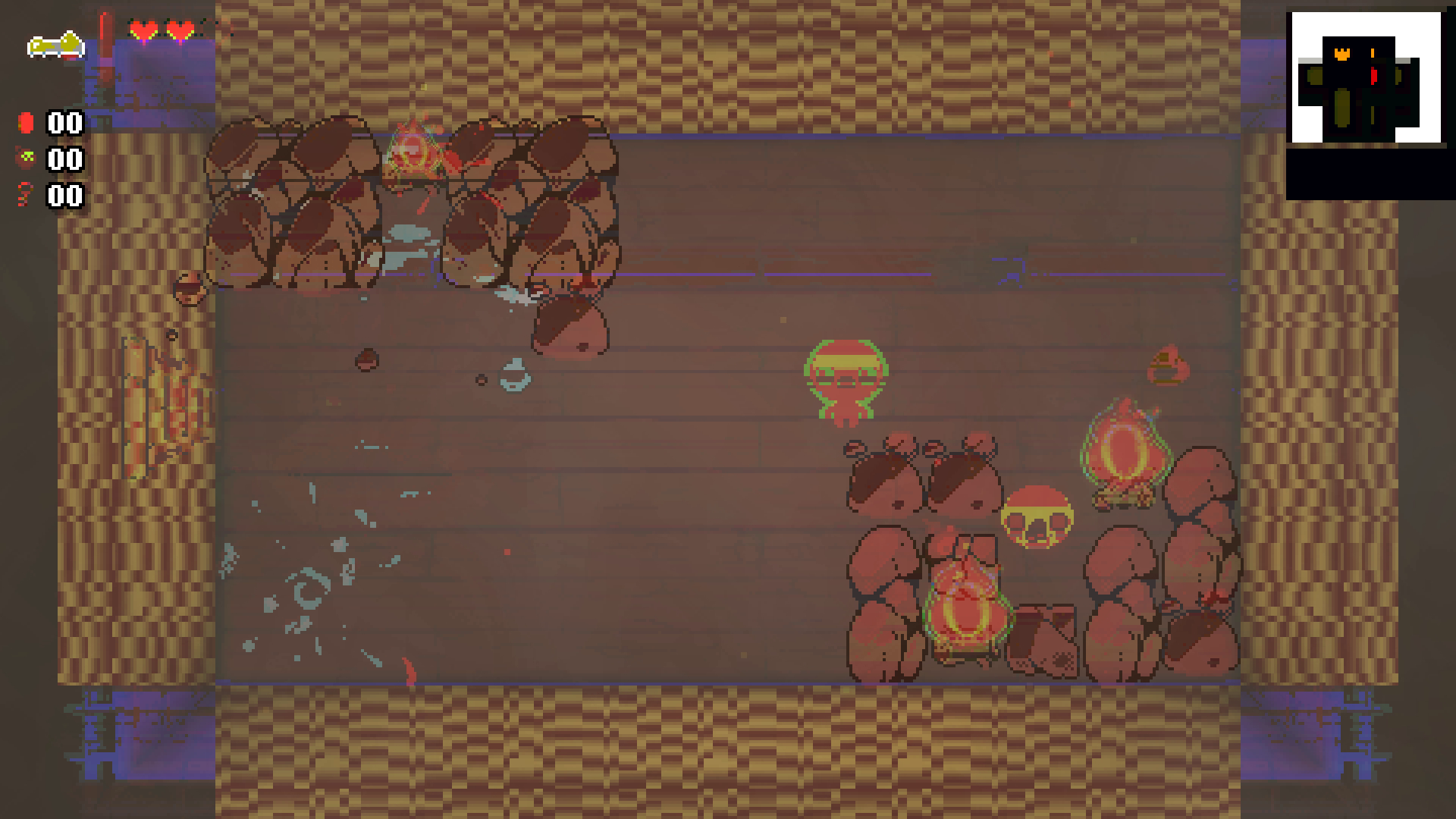Screen dimensions: 1456x819
Task: Click the golden key active item icon
Action: pos(55,45)
